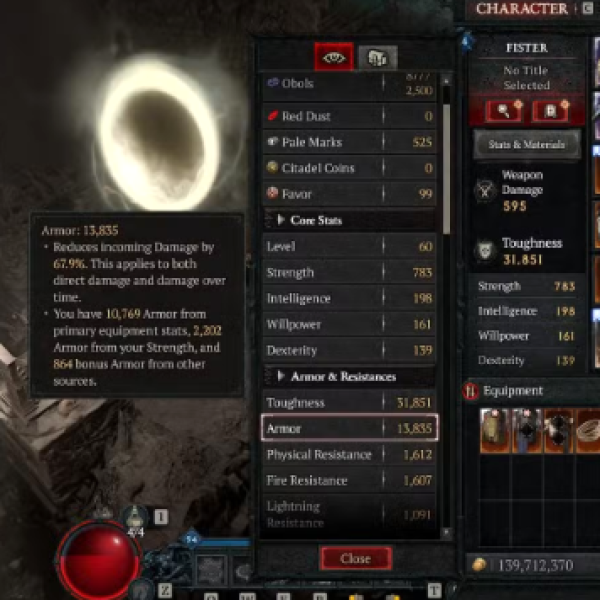The height and width of the screenshot is (600, 600).
Task: Open the magnifying glass inspect button
Action: pyautogui.click(x=502, y=110)
